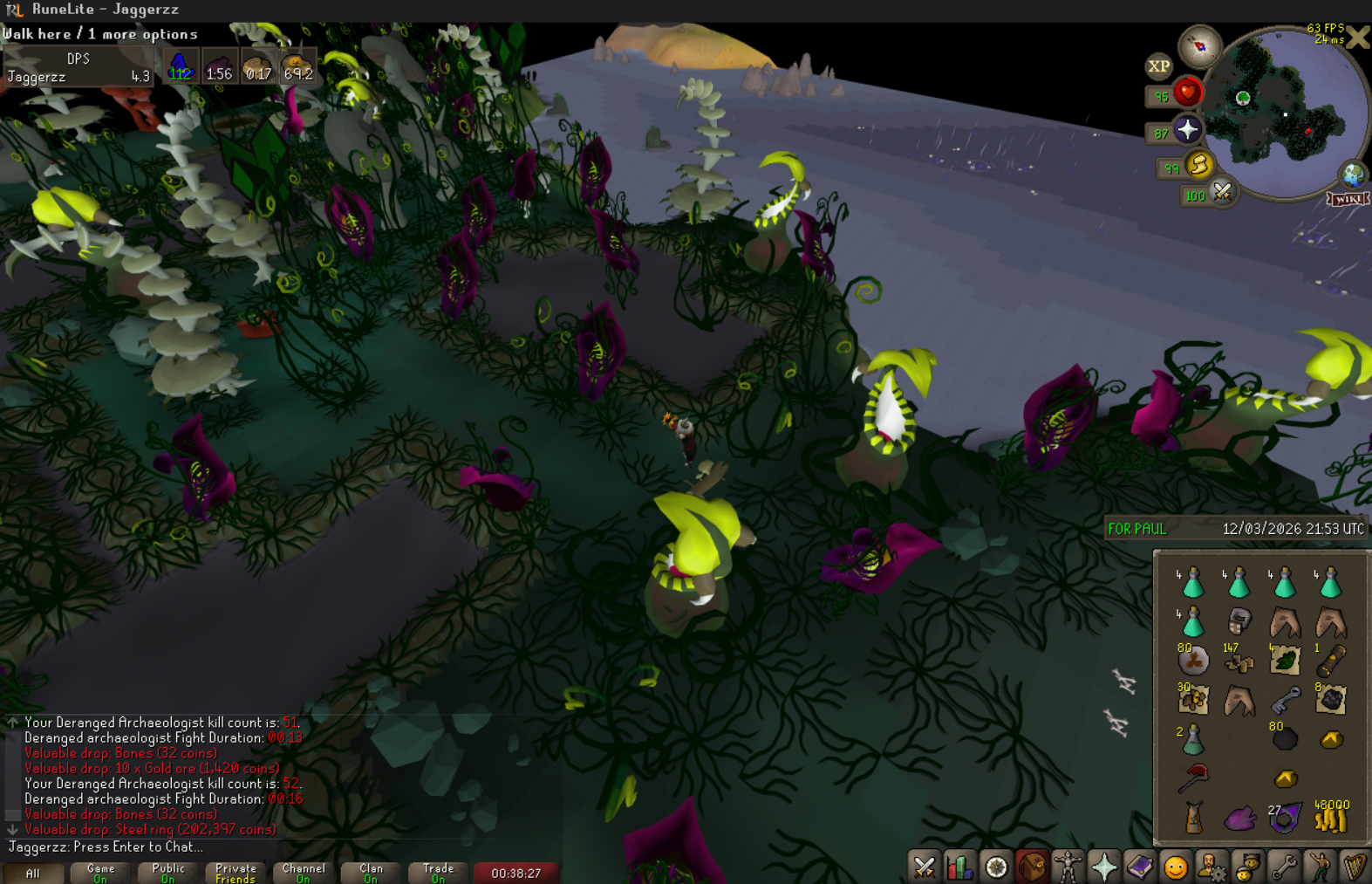Open the Combat Options tab
Viewport: 1372px width, 884px height.
924,867
